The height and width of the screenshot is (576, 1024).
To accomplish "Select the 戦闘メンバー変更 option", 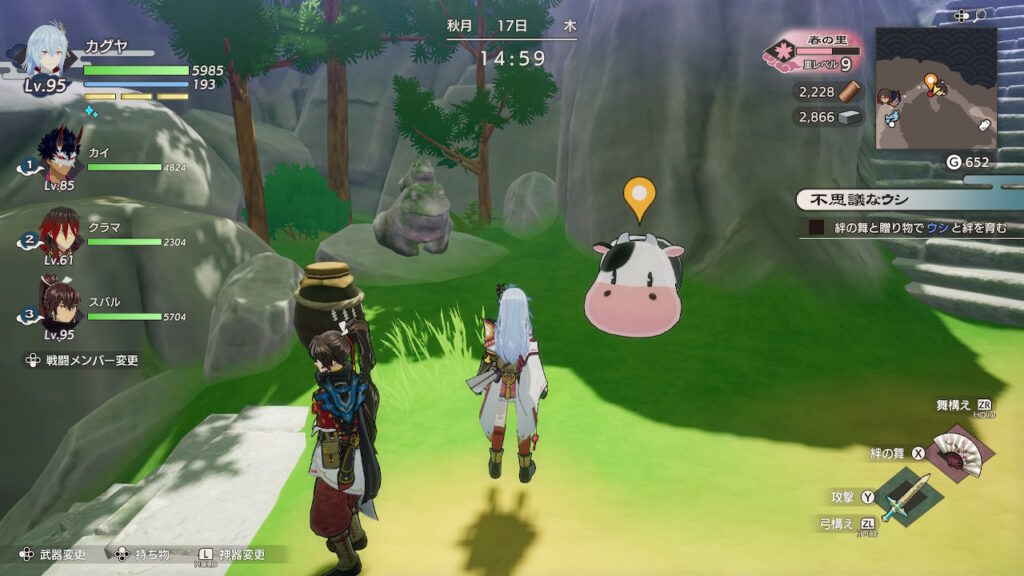I will tap(83, 360).
